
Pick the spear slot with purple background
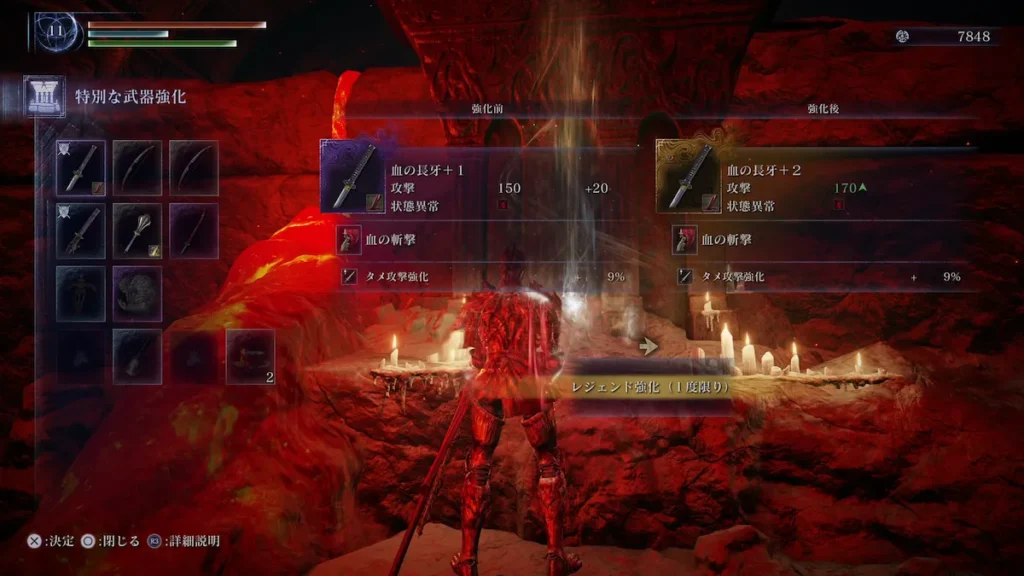(x=193, y=229)
